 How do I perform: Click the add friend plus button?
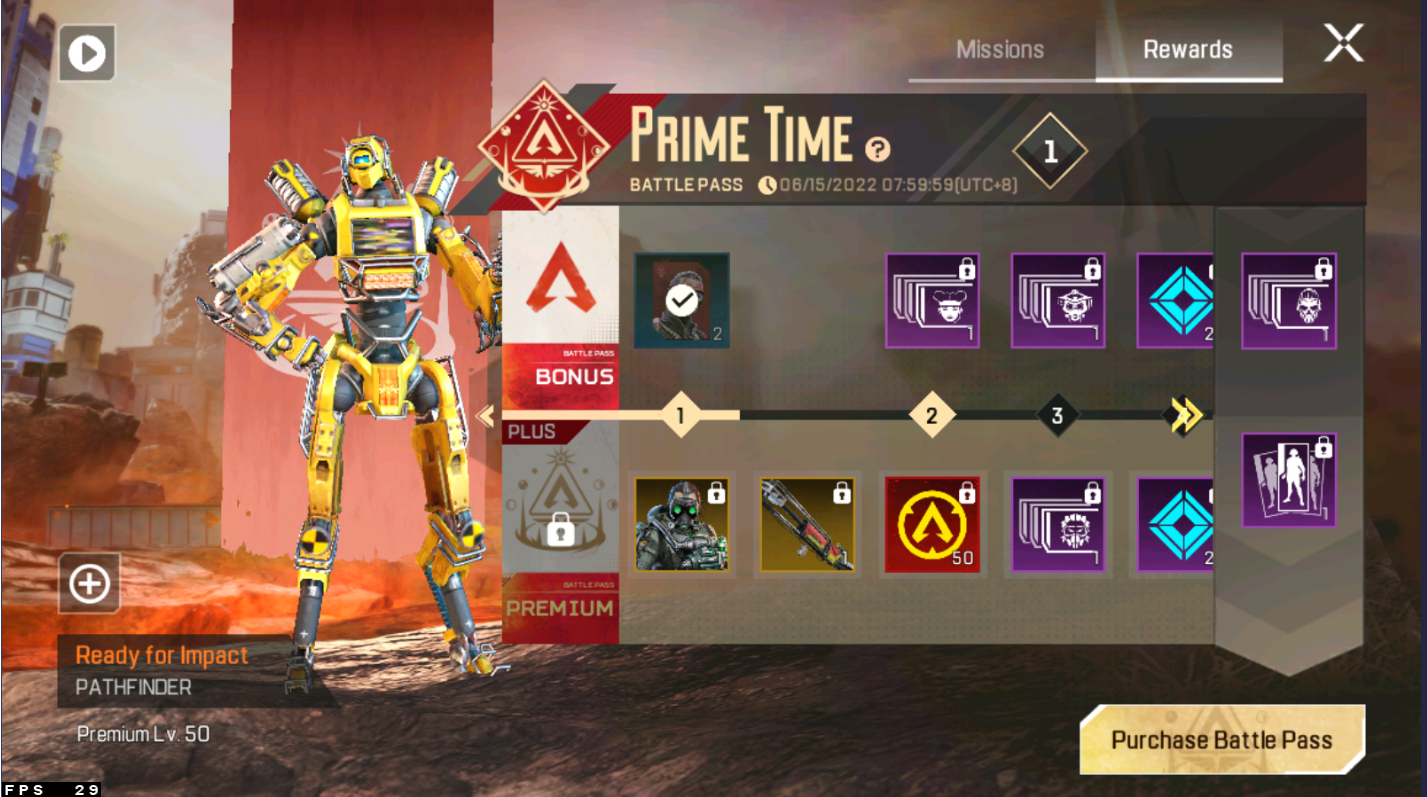[87, 584]
